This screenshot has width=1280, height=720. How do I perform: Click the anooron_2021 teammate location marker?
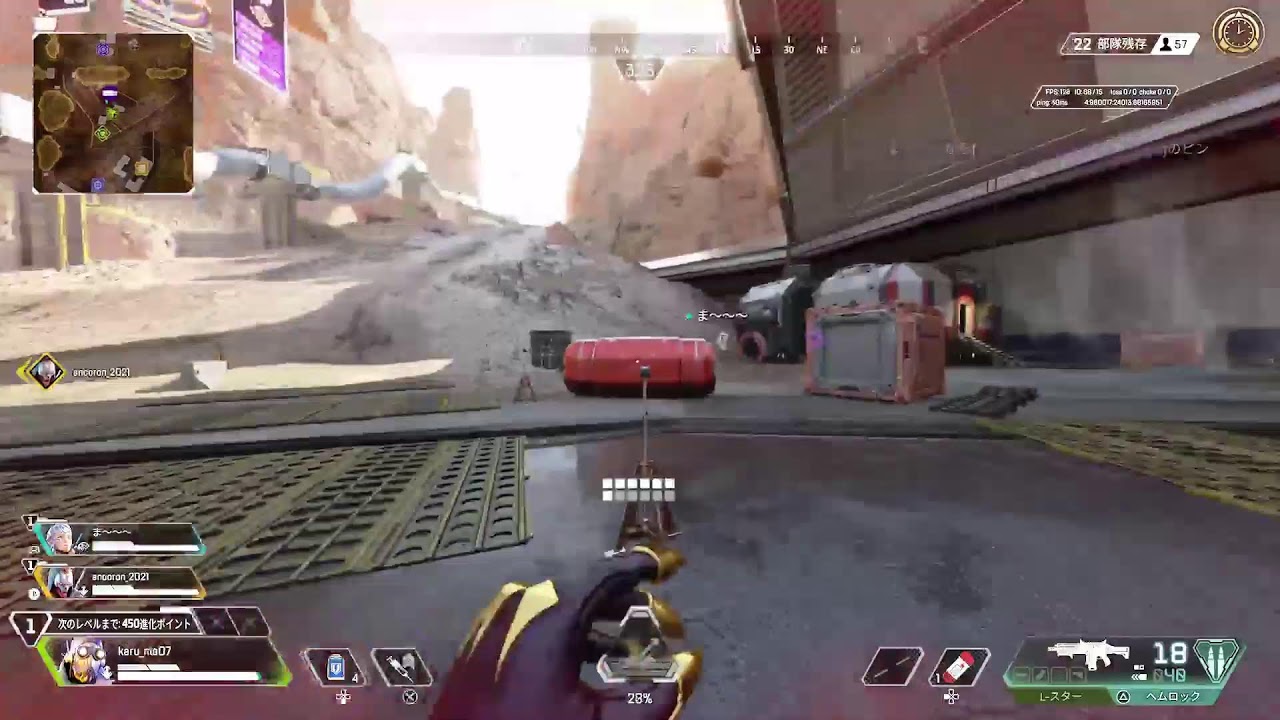(x=42, y=372)
